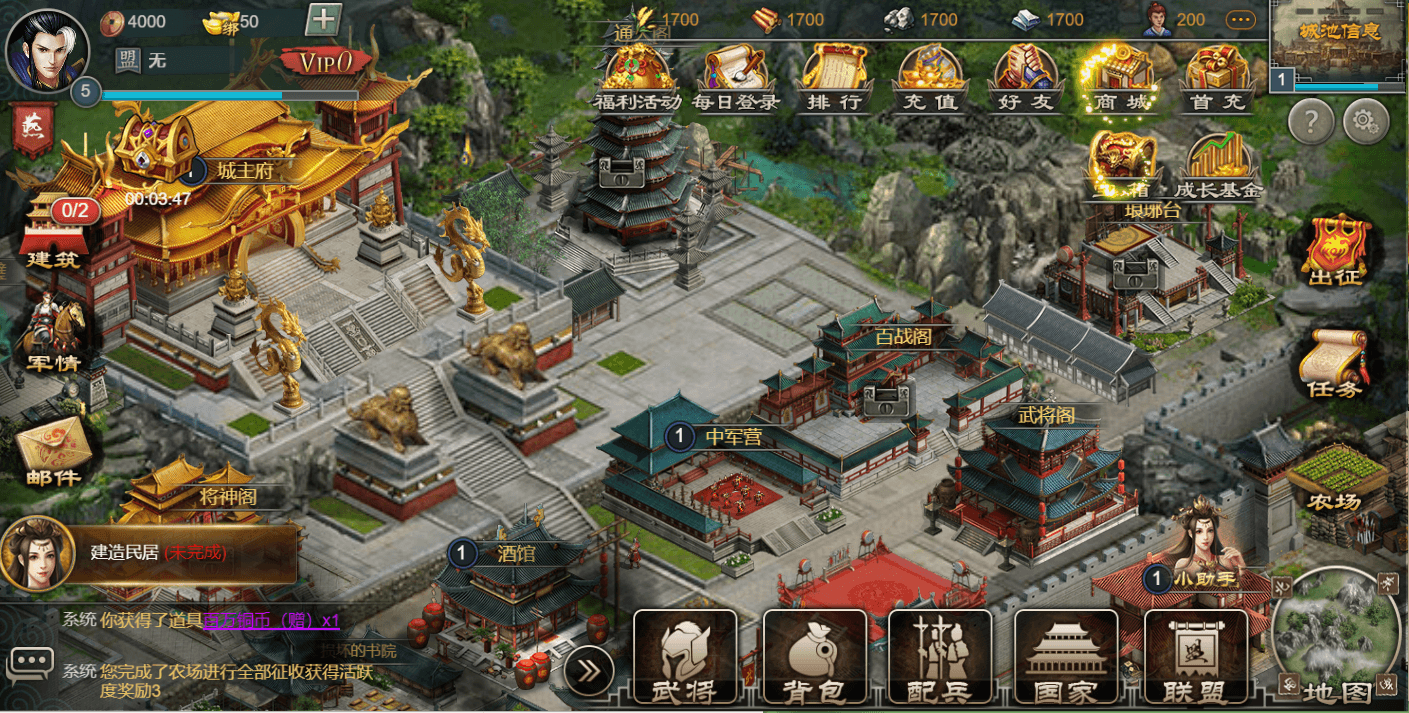Open the gear settings button
The height and width of the screenshot is (713, 1409).
(1366, 122)
